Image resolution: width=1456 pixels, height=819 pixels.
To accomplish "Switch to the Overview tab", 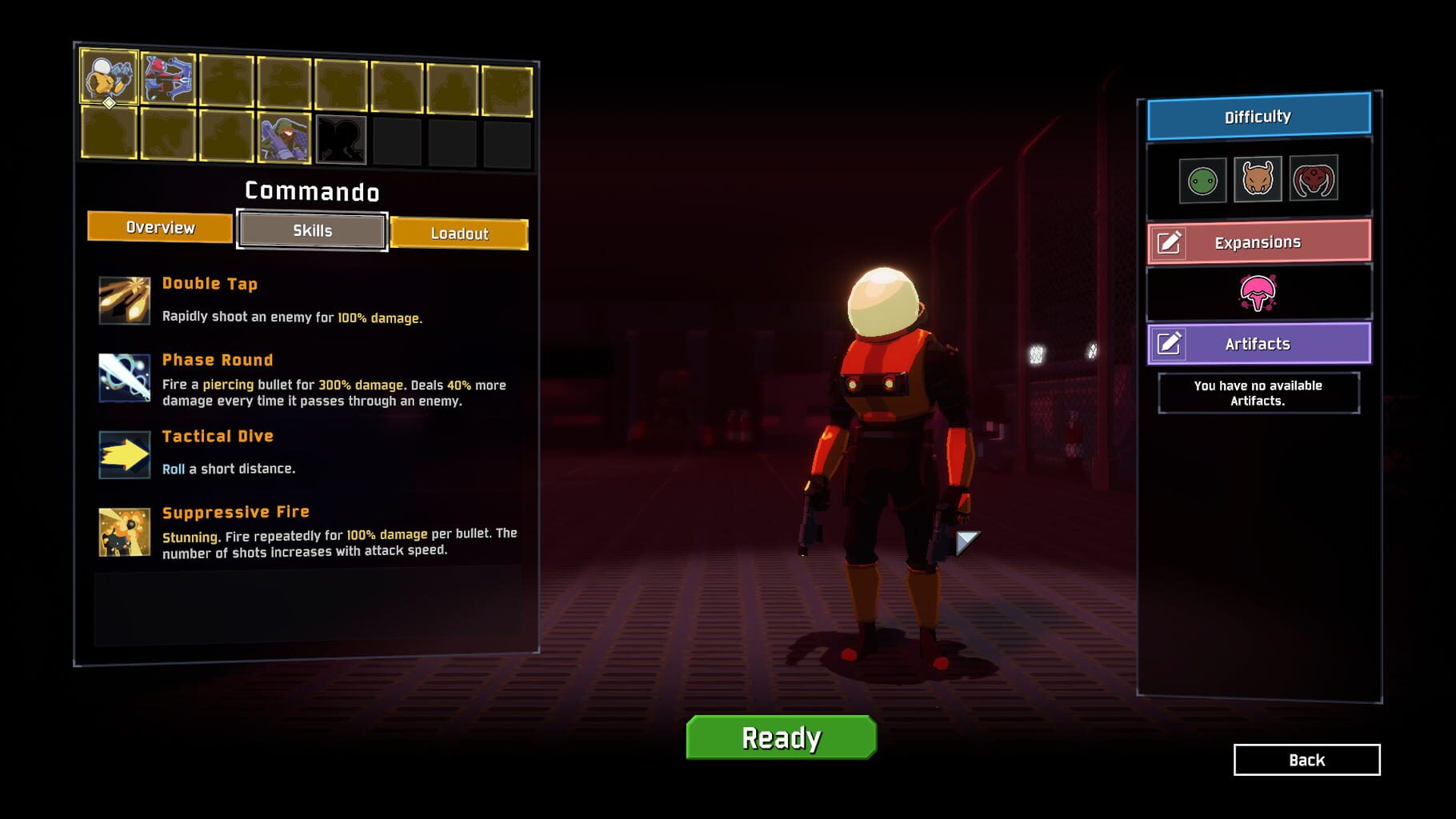I will [x=160, y=228].
